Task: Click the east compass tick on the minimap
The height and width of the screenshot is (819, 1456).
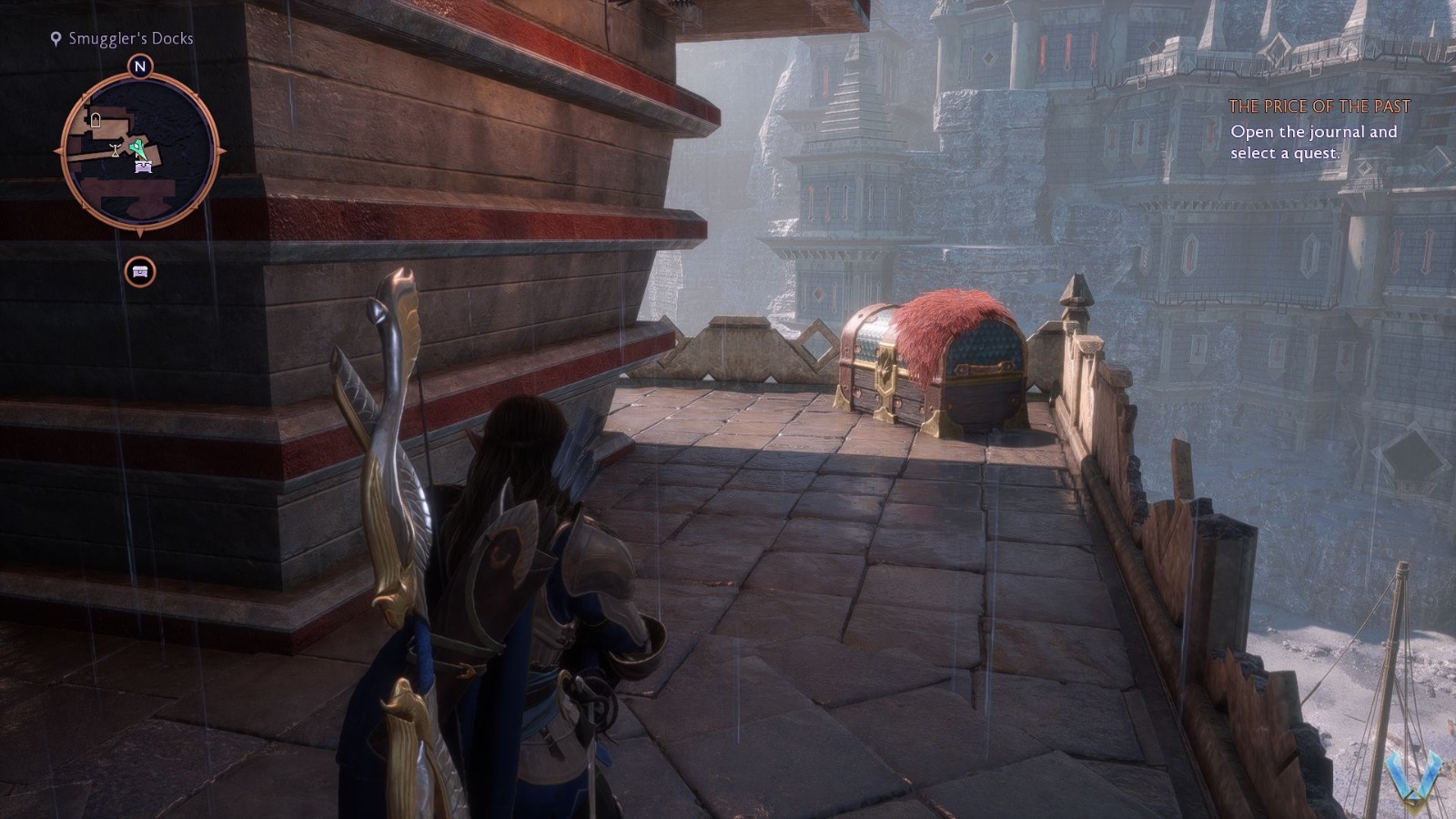Action: (220, 151)
